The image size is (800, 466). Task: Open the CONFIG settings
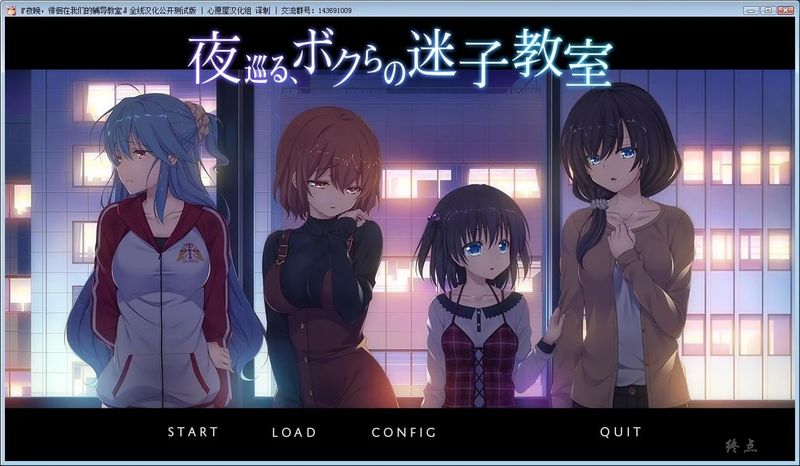pos(403,432)
